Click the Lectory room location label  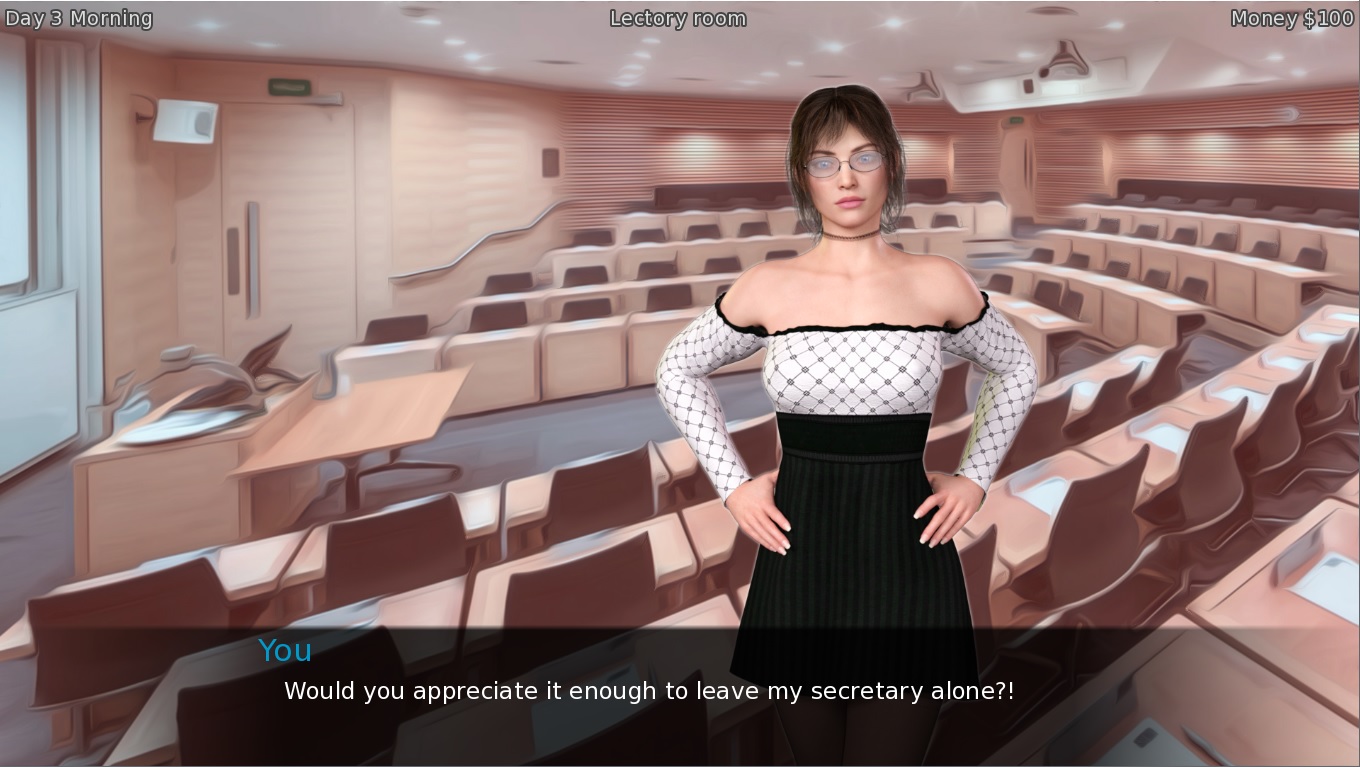point(677,17)
